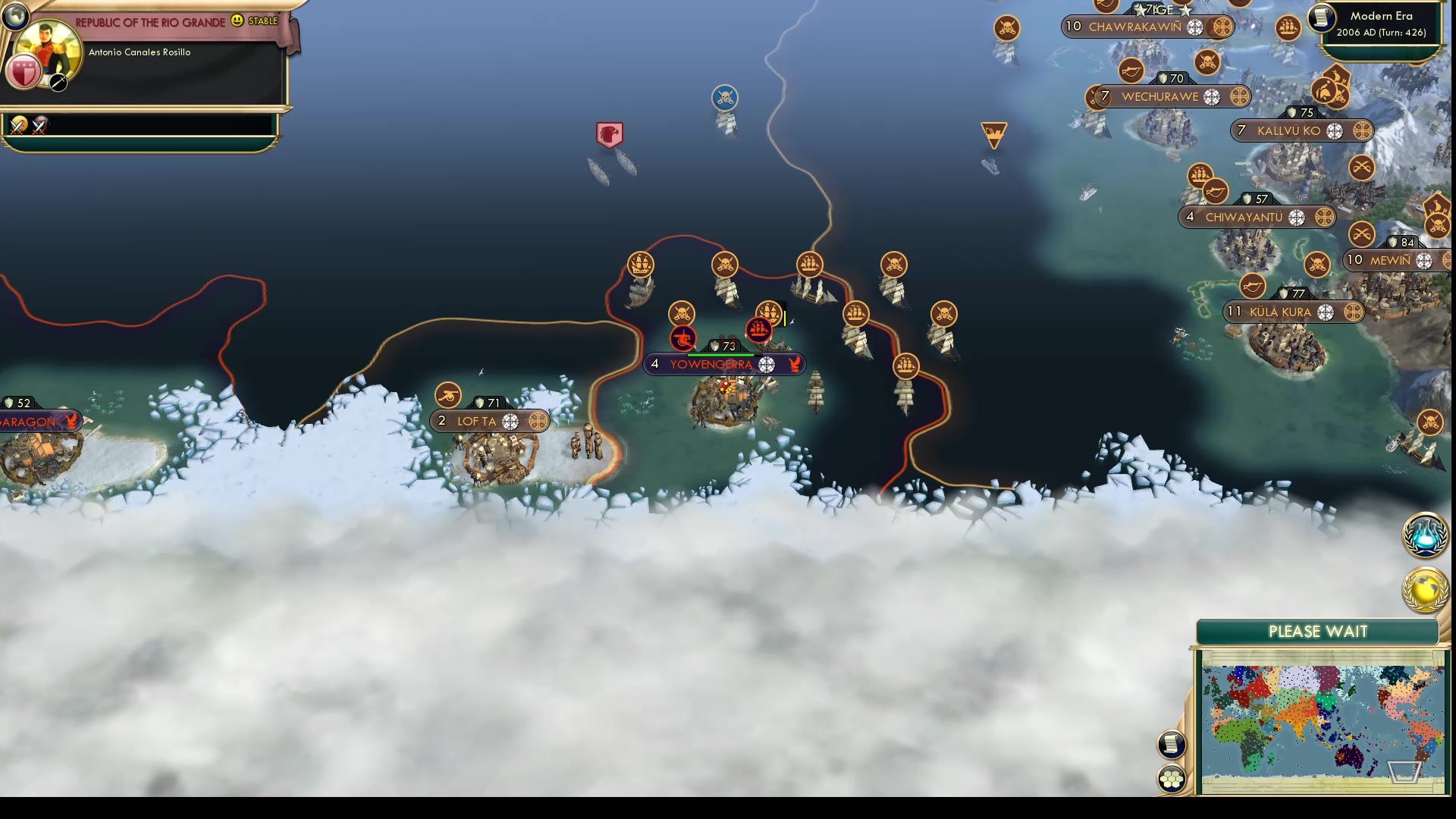
Task: Click the scroll notification log icon near the minimap
Action: click(x=1172, y=745)
